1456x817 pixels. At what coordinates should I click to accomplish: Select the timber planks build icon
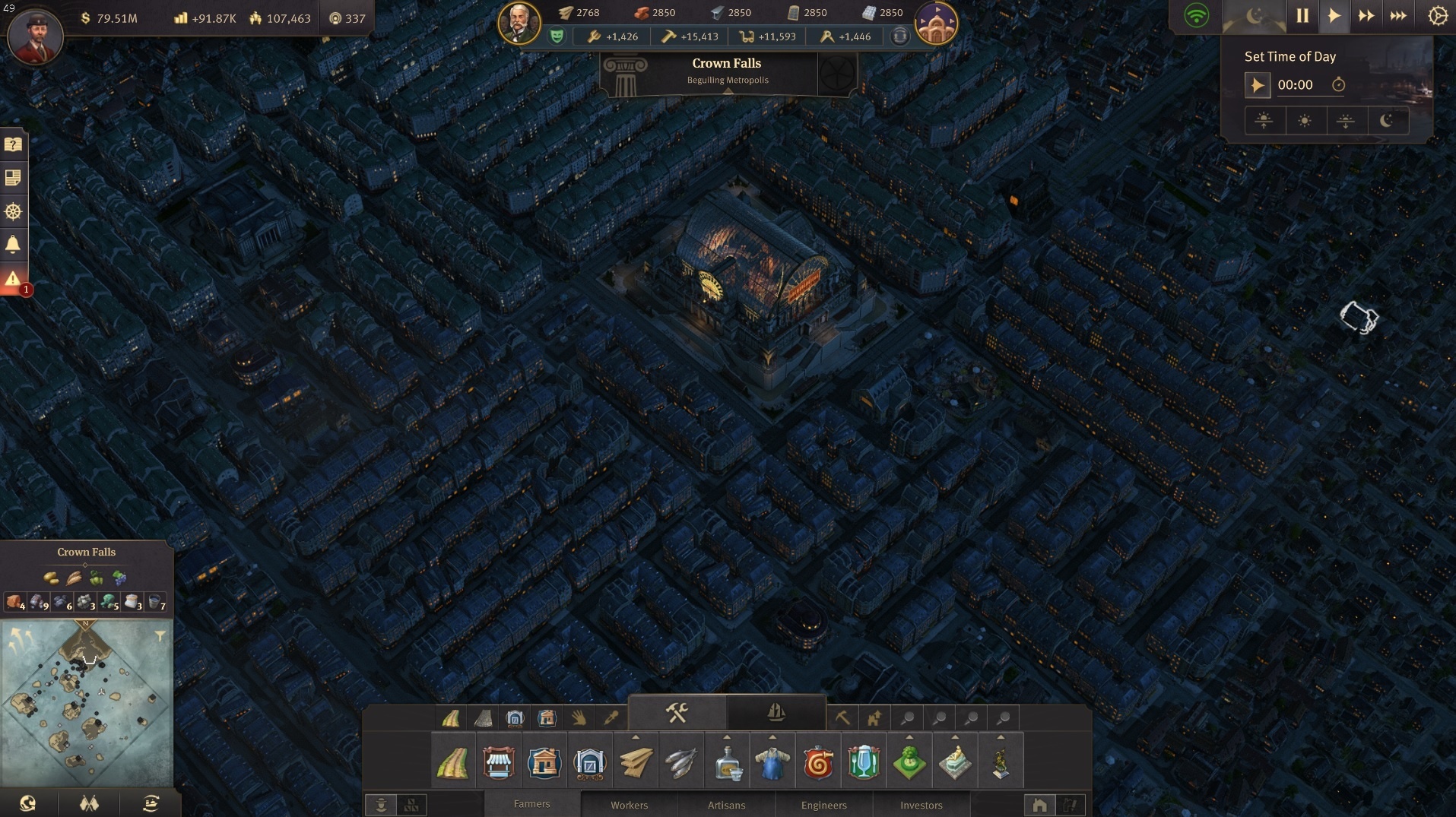coord(636,762)
